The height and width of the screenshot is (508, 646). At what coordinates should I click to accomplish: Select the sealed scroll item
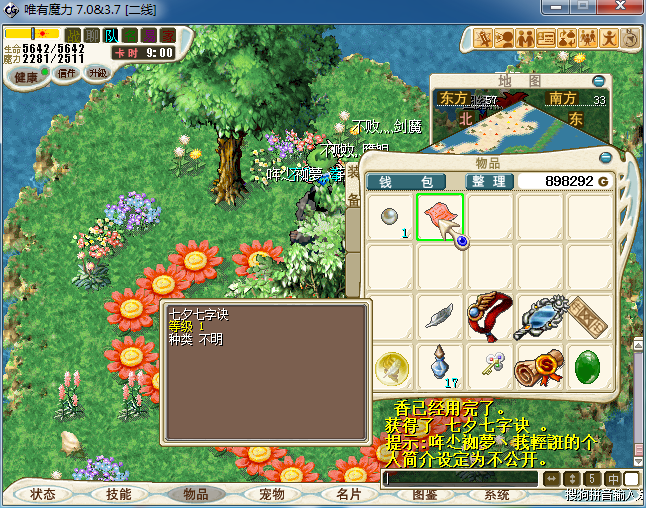point(539,366)
